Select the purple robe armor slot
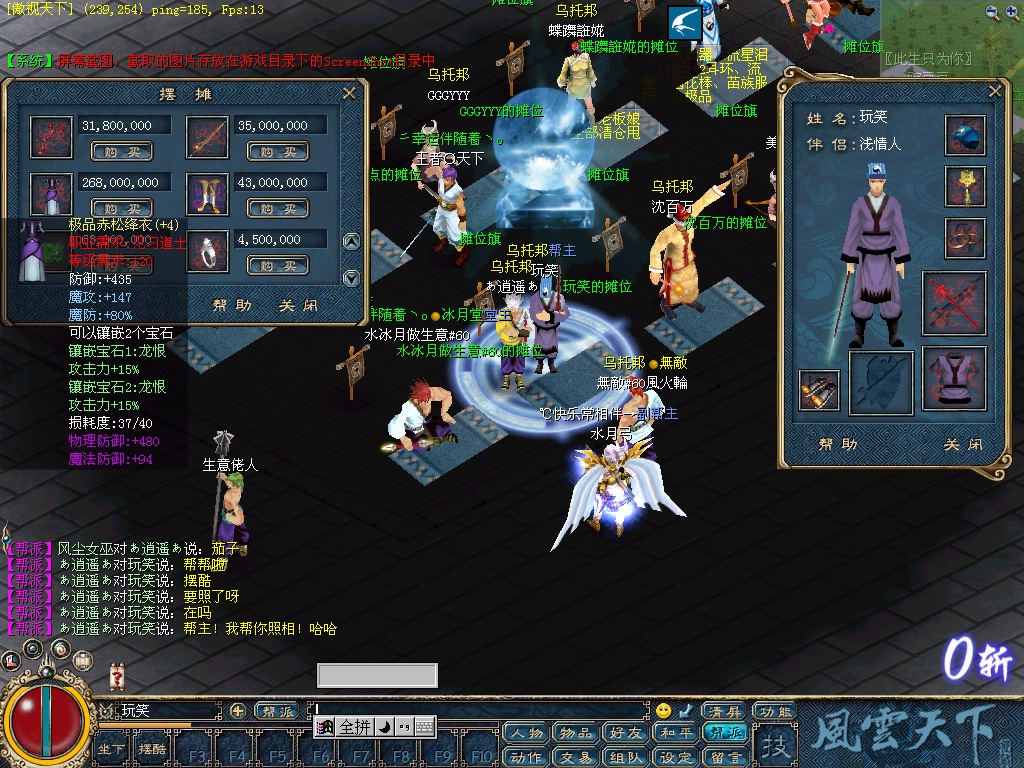The height and width of the screenshot is (768, 1024). [x=954, y=379]
